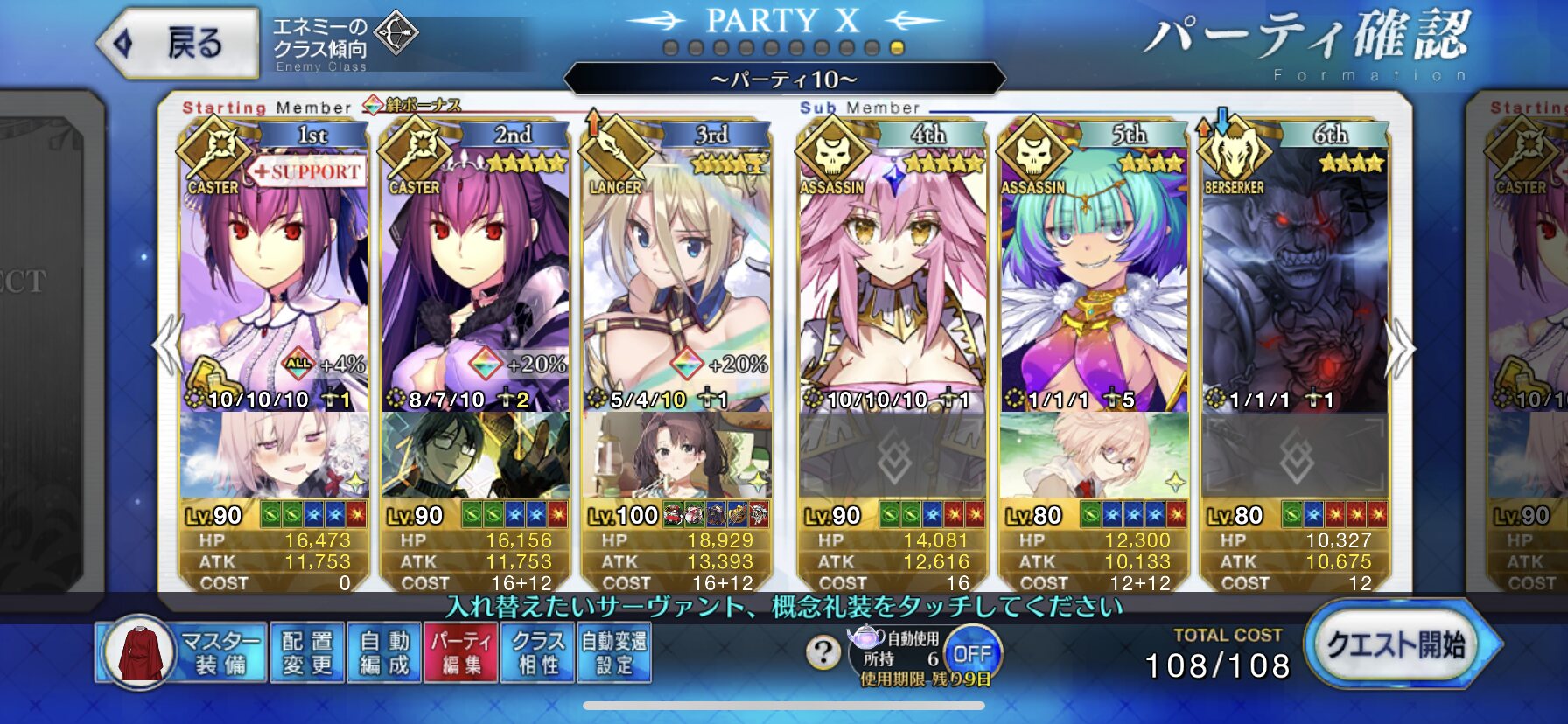
Task: Open the Enemy Class tendency icon
Action: [396, 35]
